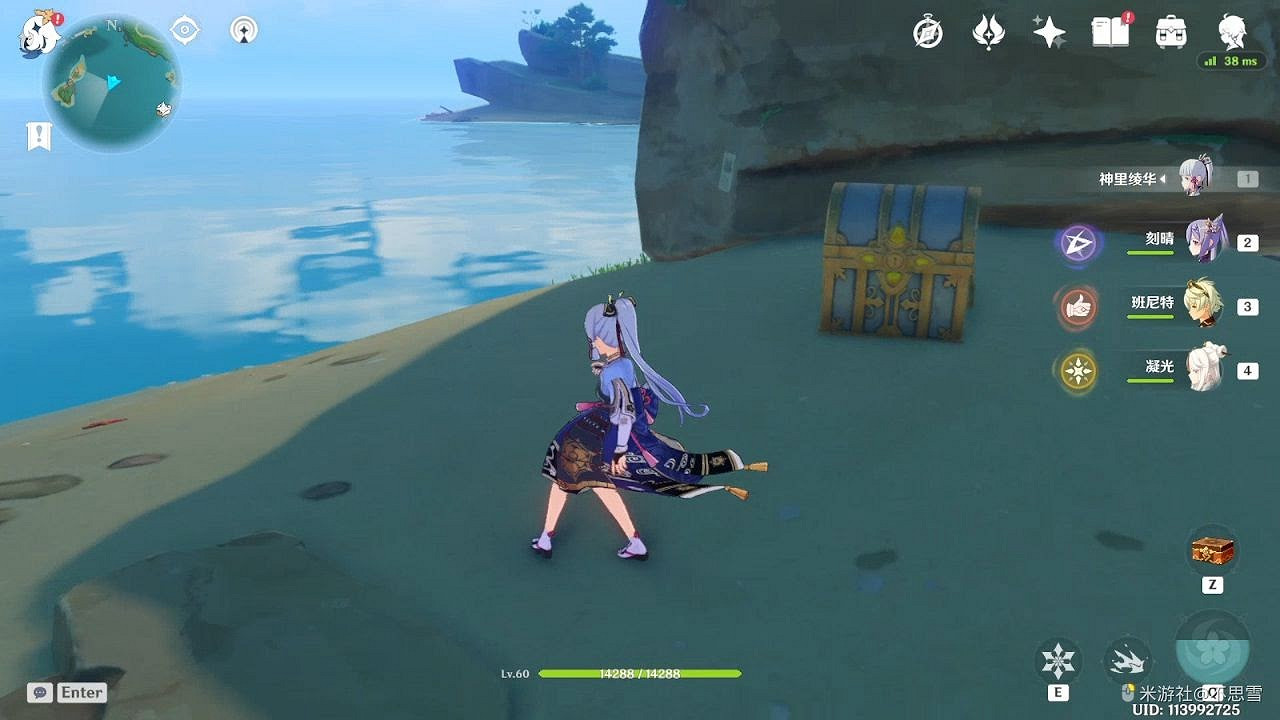The image size is (1280, 720).
Task: Click the 38 ms network latency indicator
Action: point(1232,60)
